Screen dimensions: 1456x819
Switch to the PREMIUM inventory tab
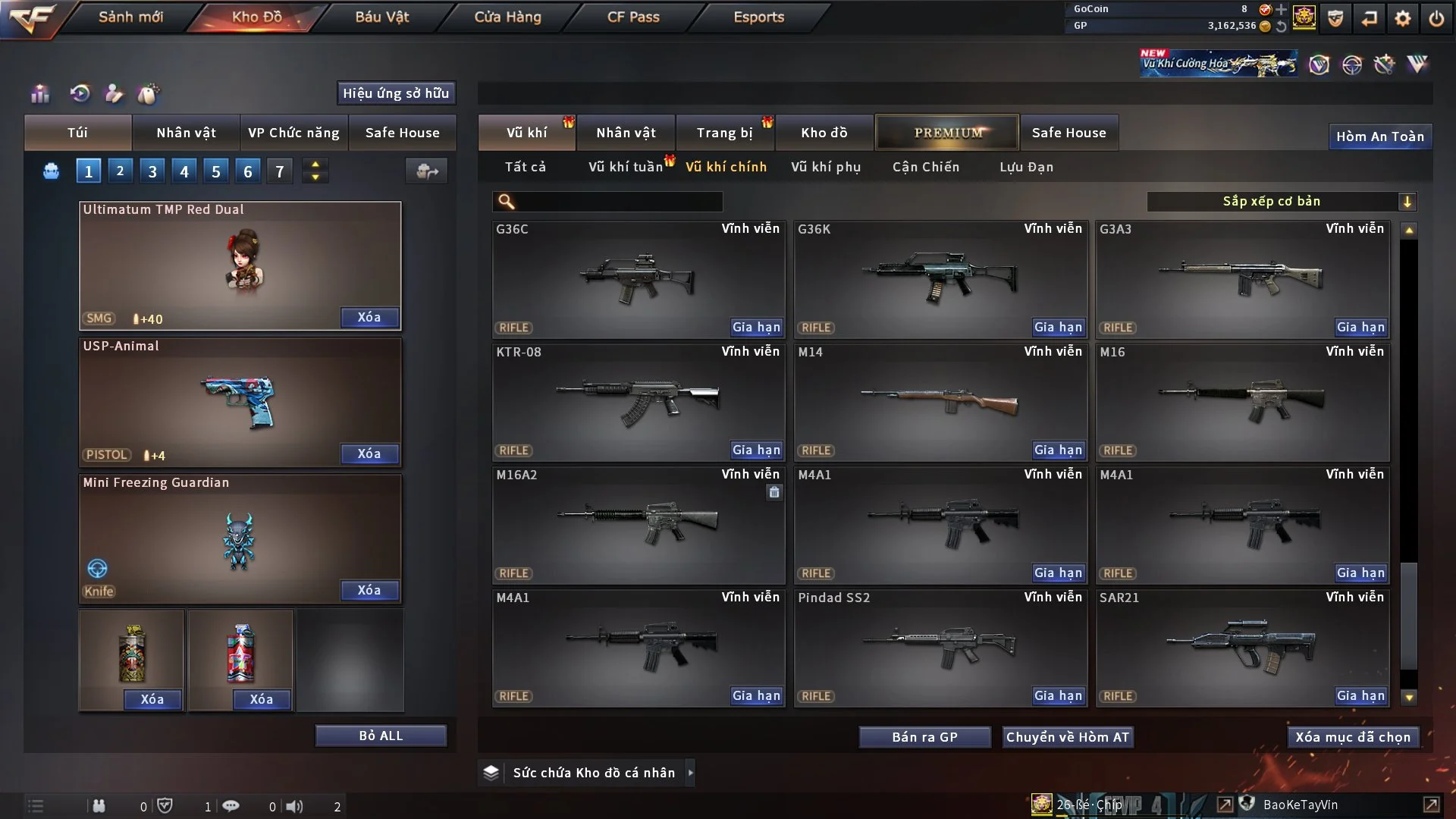pos(947,133)
